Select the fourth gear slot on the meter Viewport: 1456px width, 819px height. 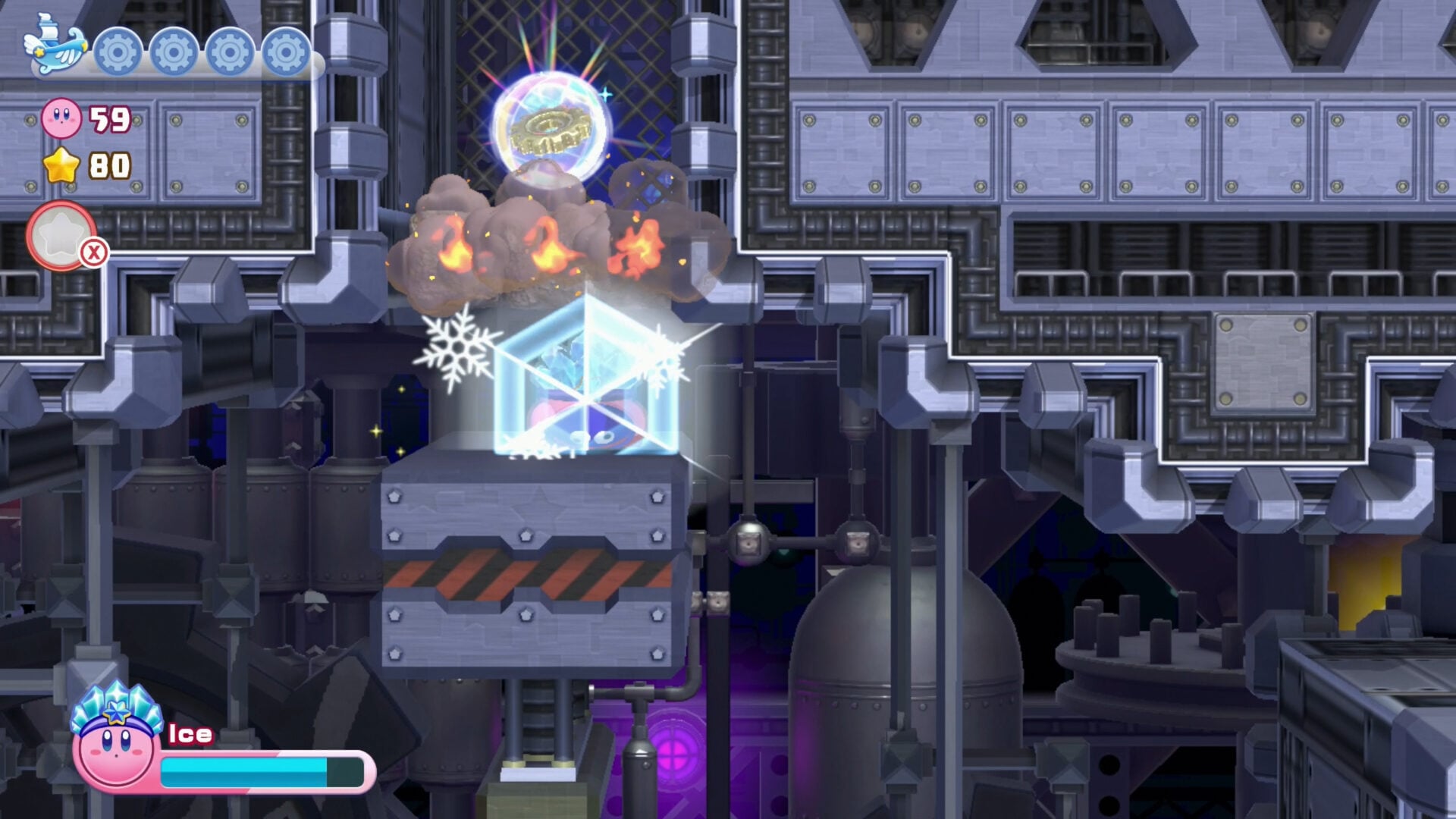coord(285,52)
